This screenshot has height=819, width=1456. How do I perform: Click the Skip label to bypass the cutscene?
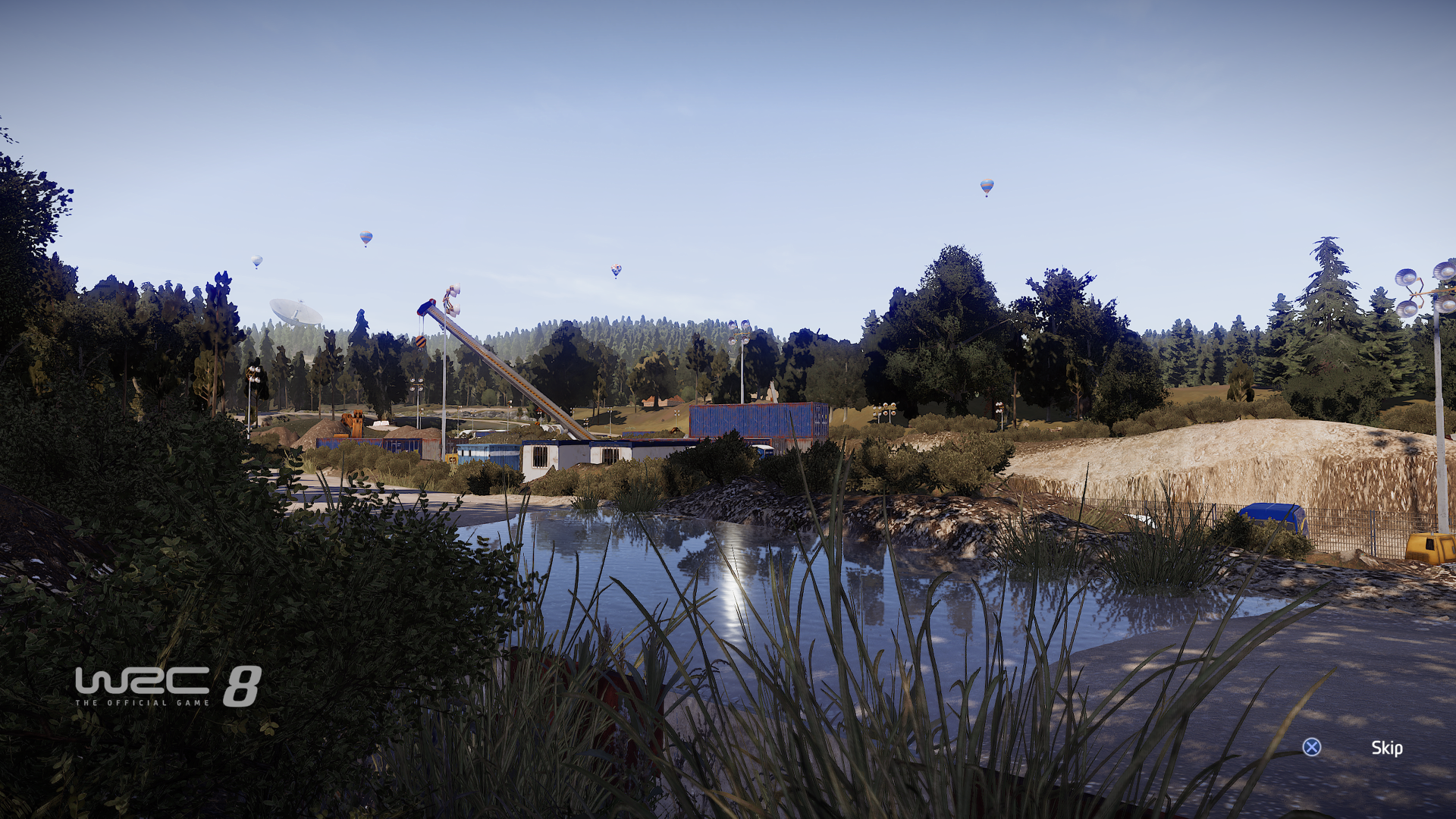coord(1387,748)
